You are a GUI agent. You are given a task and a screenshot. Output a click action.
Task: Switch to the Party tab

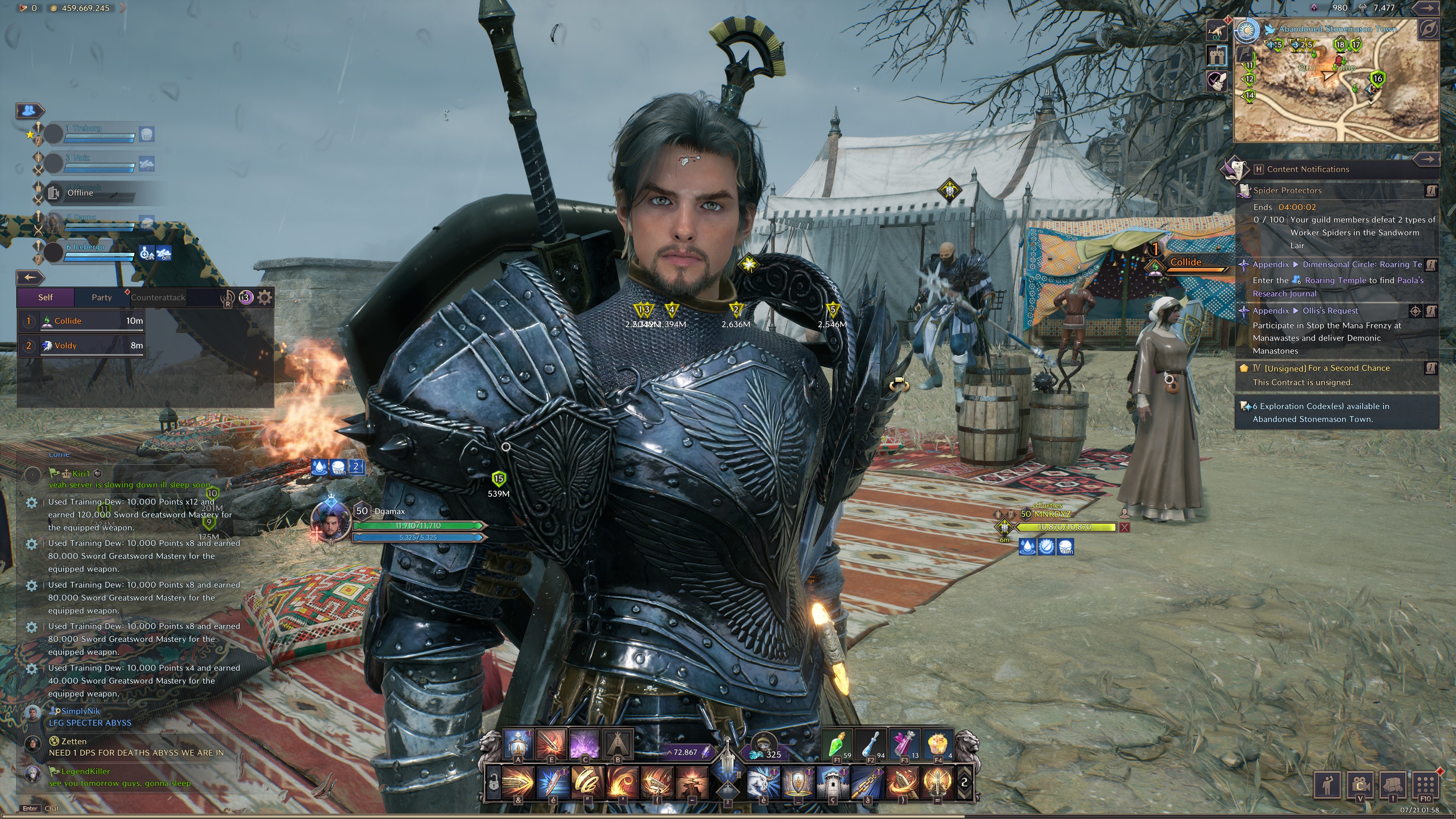point(102,297)
